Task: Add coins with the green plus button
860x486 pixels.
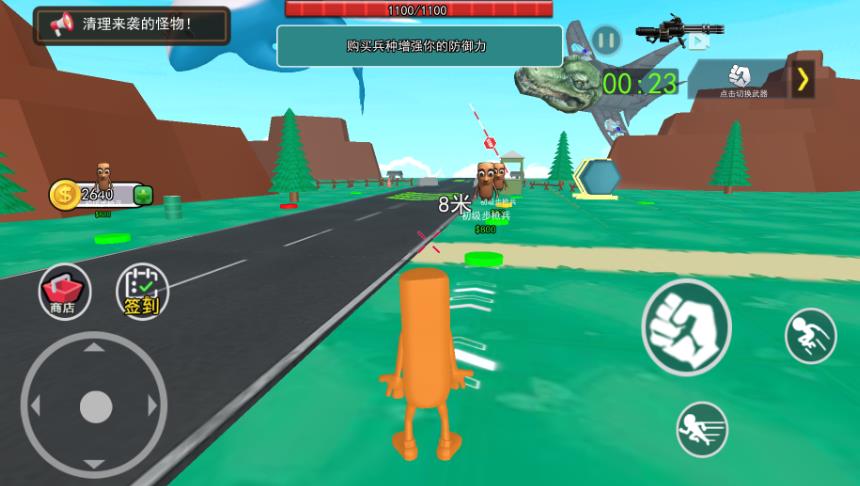Action: (143, 194)
